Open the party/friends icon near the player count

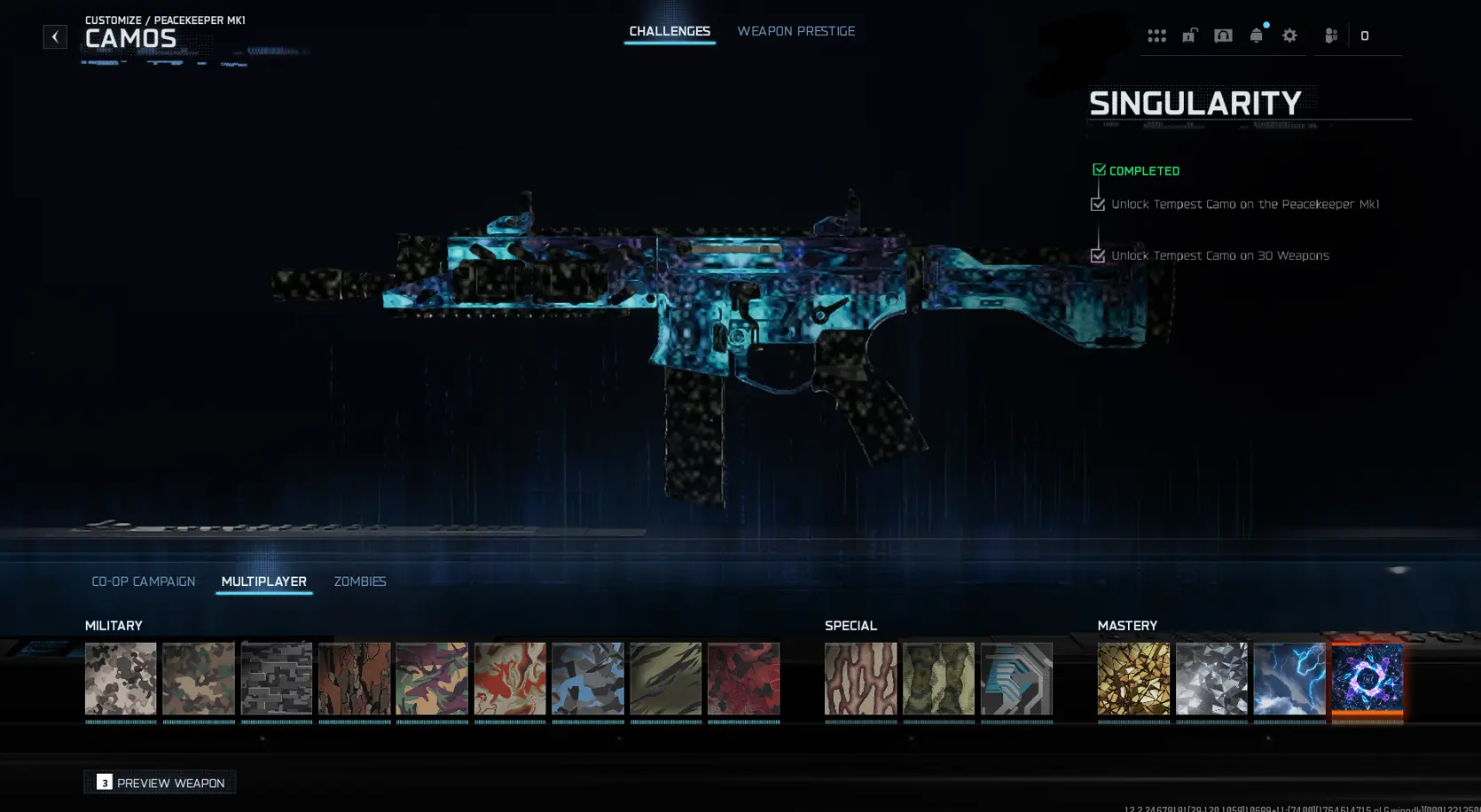[x=1329, y=35]
